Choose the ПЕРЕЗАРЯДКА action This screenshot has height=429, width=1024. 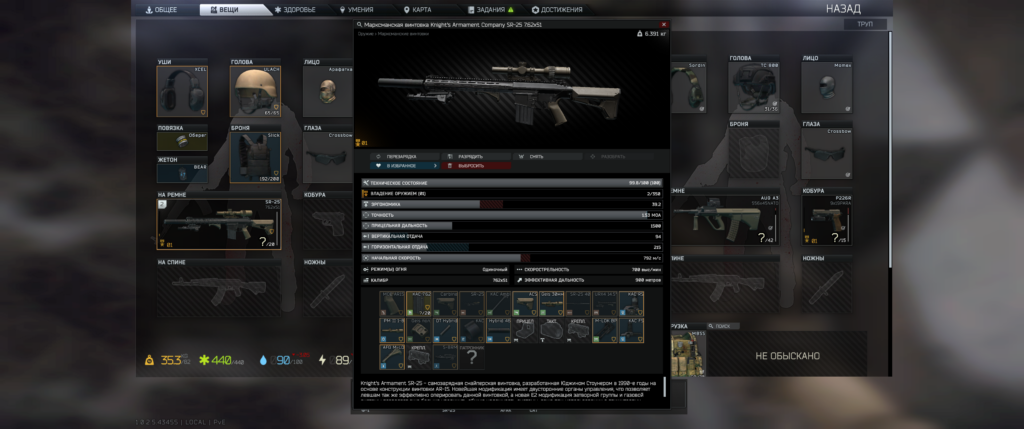pos(401,156)
